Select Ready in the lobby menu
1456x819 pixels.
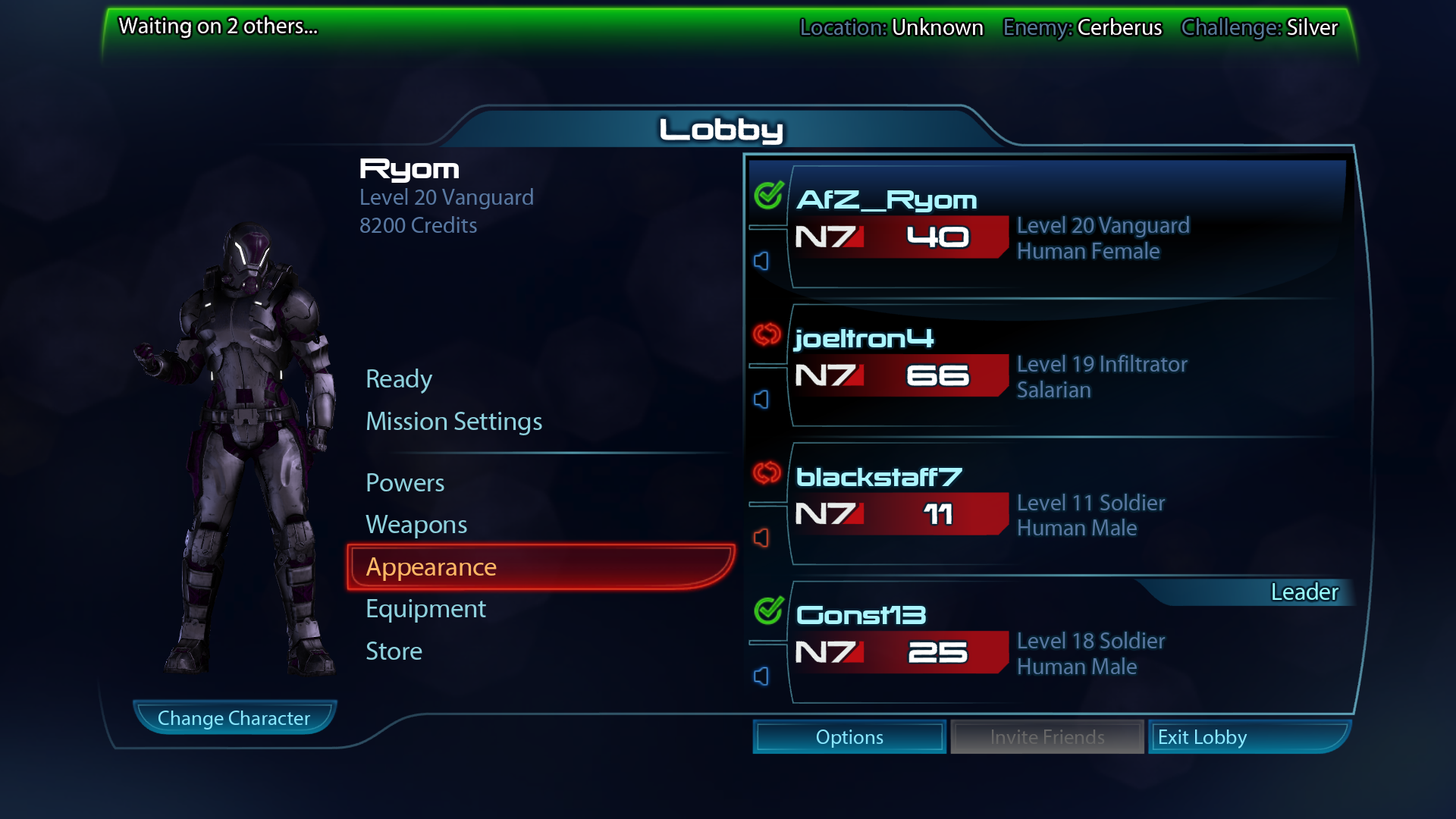click(399, 379)
